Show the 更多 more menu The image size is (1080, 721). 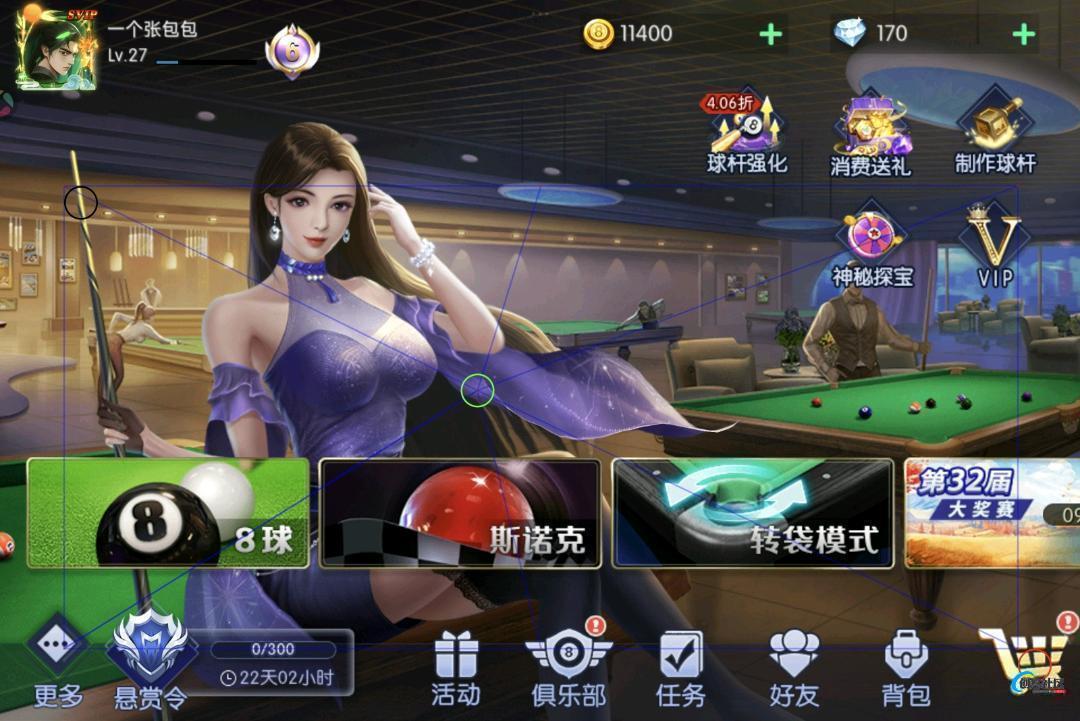pos(58,664)
